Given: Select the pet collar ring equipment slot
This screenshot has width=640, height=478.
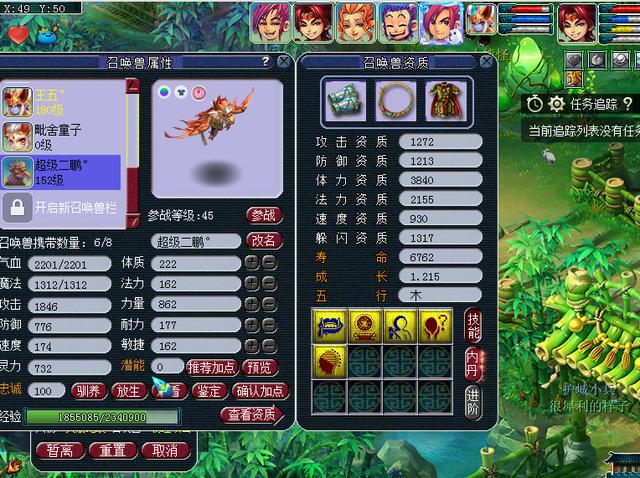Looking at the screenshot, I should coord(391,100).
